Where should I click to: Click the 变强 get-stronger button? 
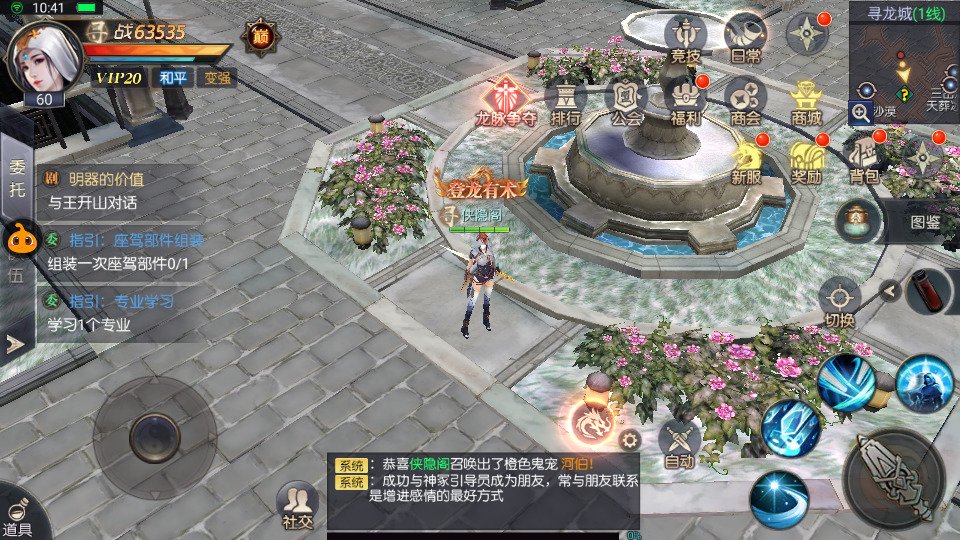tap(216, 77)
